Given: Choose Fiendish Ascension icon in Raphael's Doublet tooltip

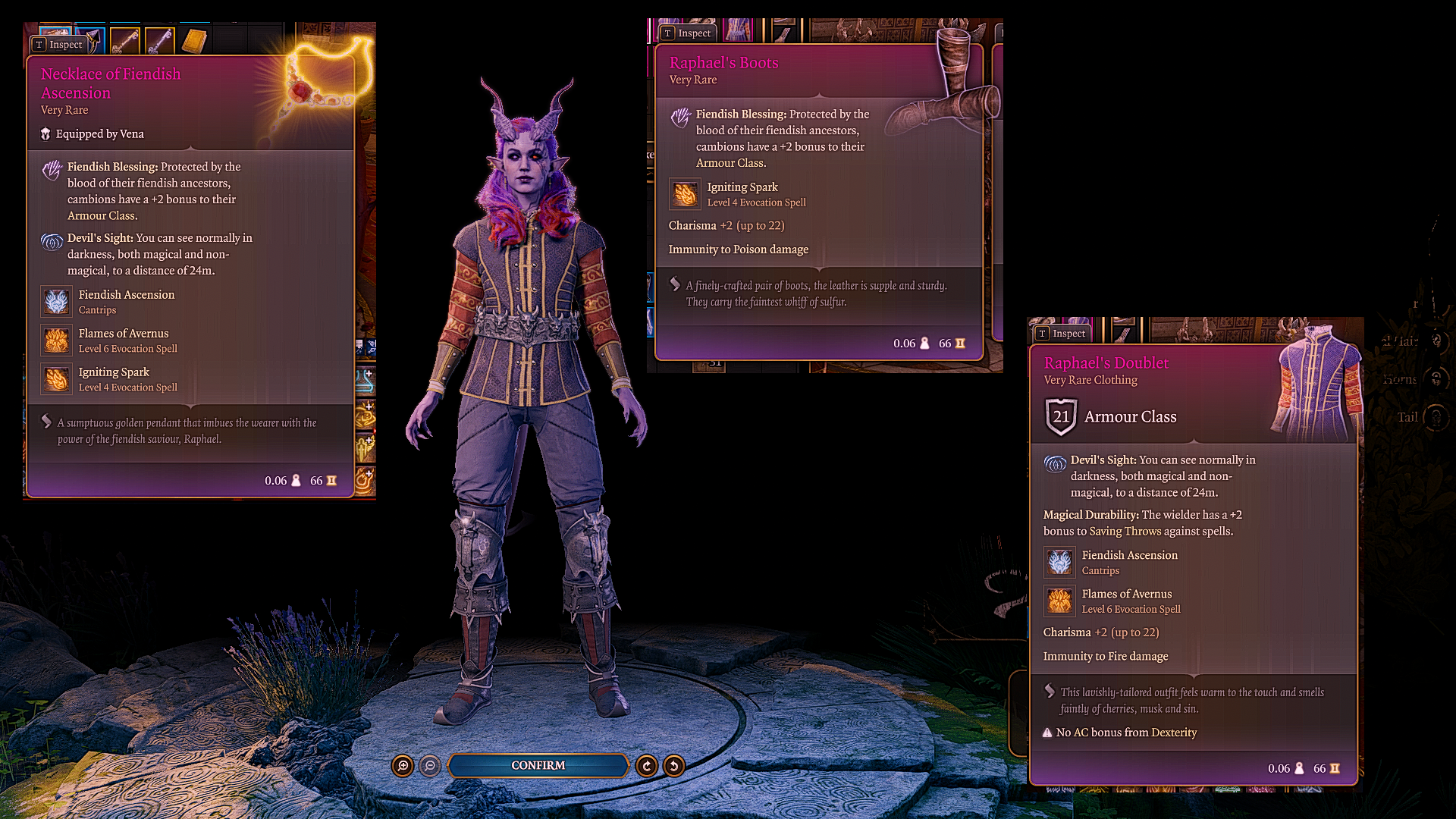Looking at the screenshot, I should click(x=1059, y=563).
